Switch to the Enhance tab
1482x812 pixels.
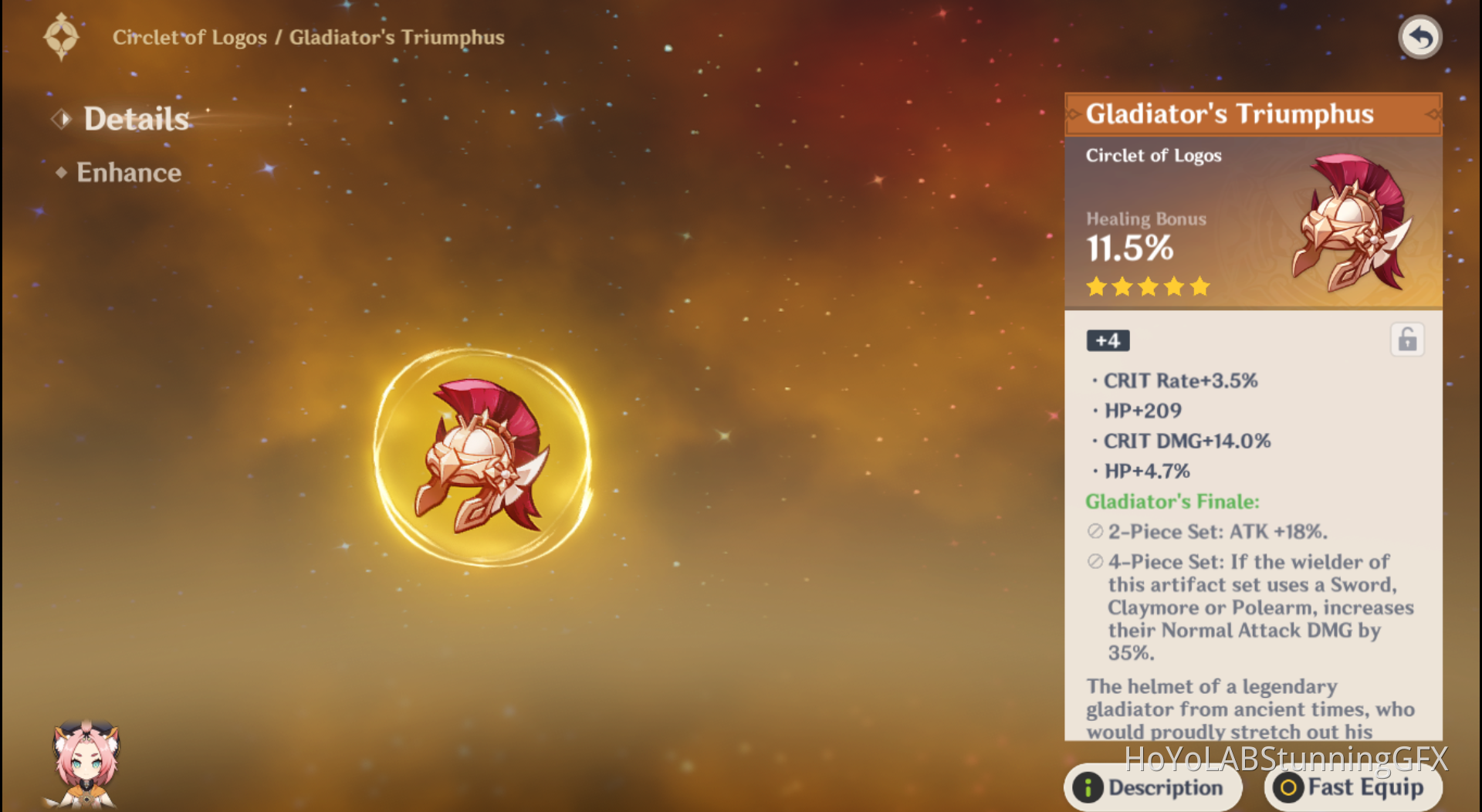click(128, 172)
